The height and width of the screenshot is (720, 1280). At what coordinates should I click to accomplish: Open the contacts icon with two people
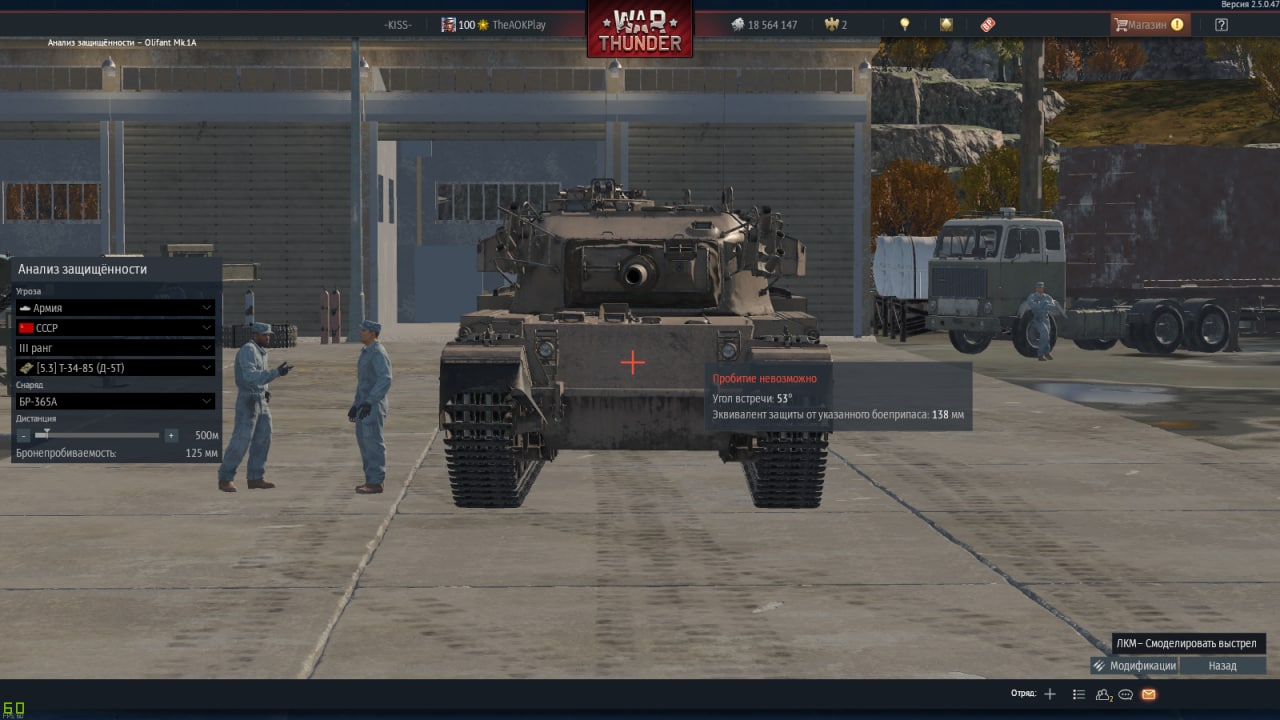click(x=1103, y=694)
